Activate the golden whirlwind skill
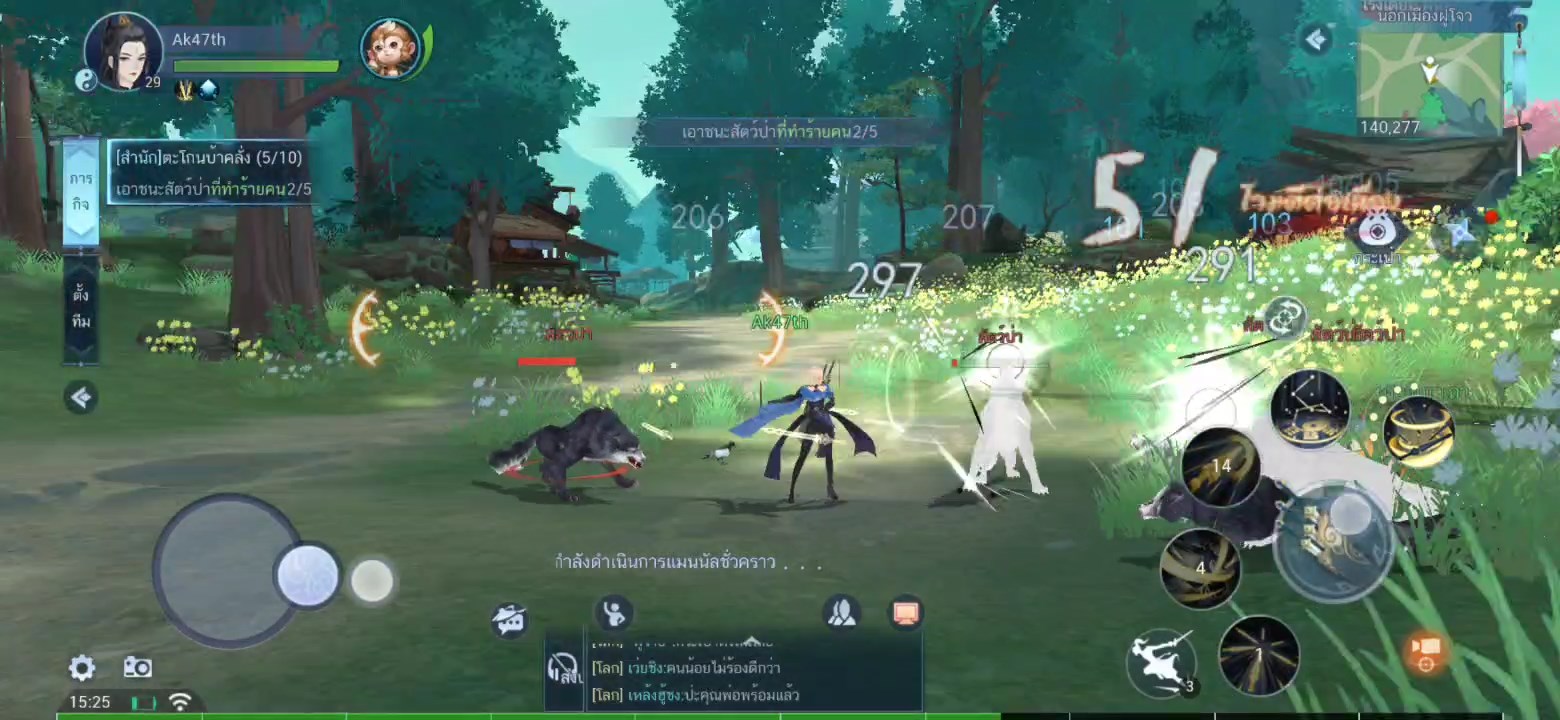 pos(1418,431)
